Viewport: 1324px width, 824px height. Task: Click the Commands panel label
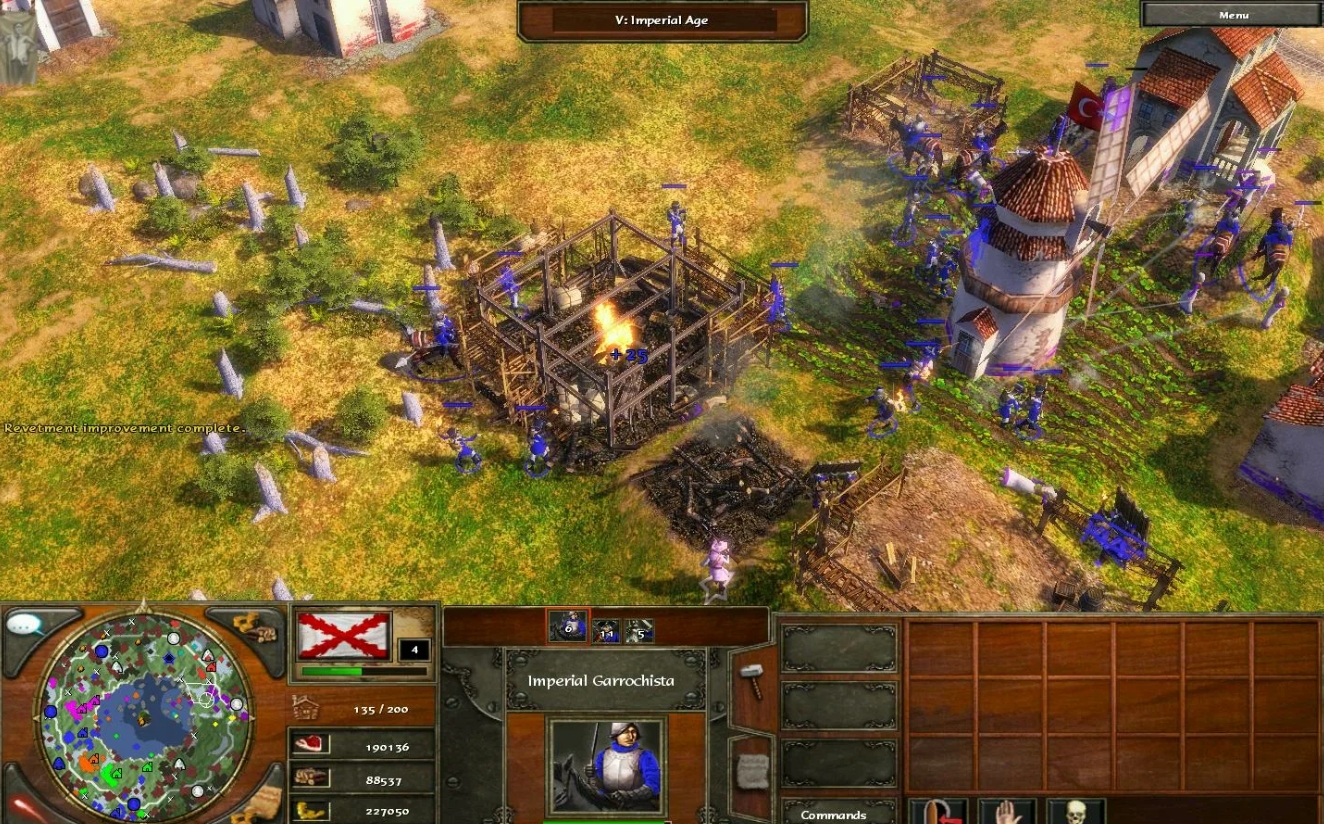(x=832, y=813)
